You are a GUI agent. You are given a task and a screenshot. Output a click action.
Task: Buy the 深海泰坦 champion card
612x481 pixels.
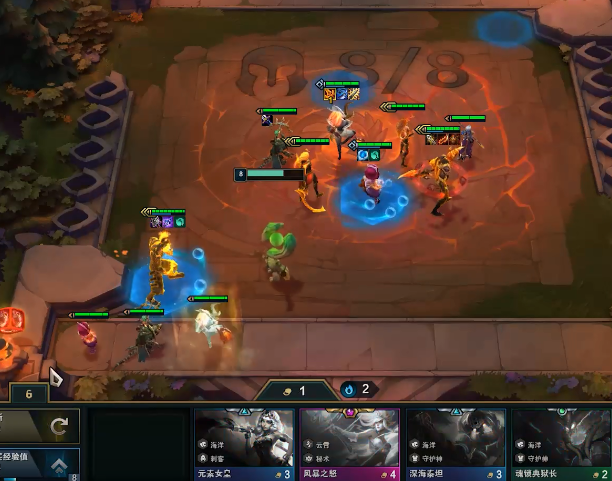tap(455, 442)
